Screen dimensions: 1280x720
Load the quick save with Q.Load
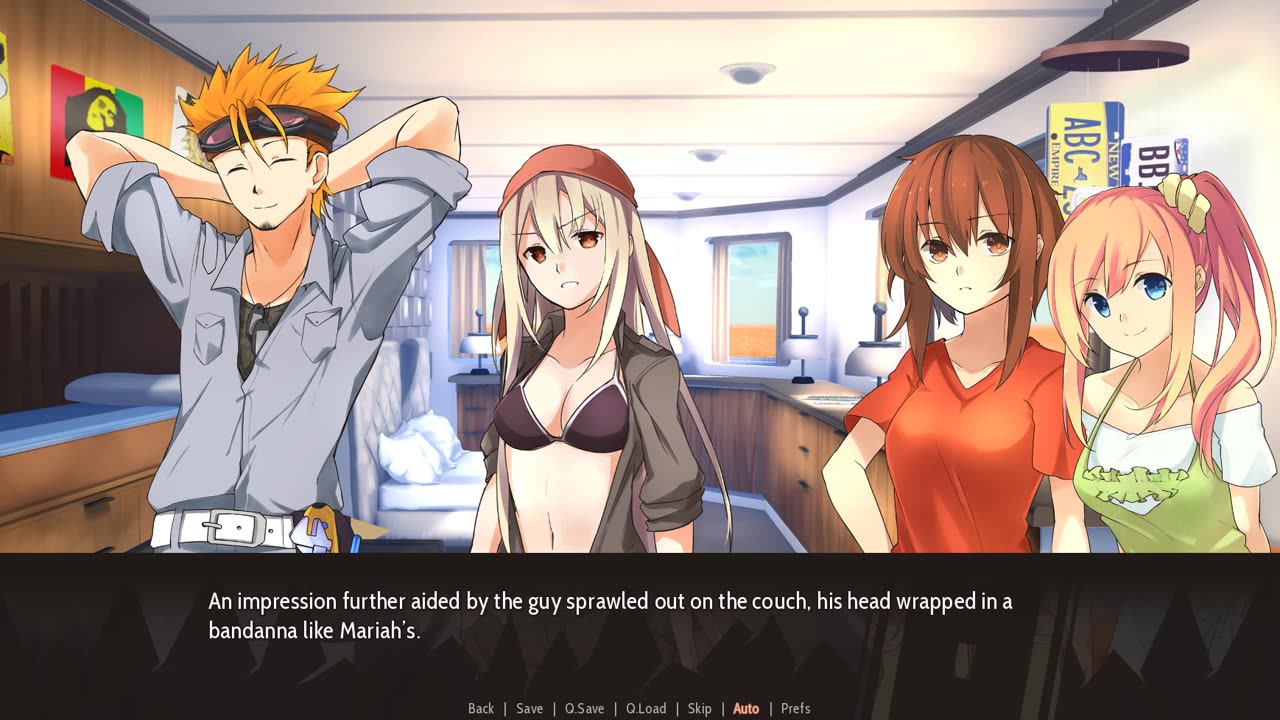(646, 709)
